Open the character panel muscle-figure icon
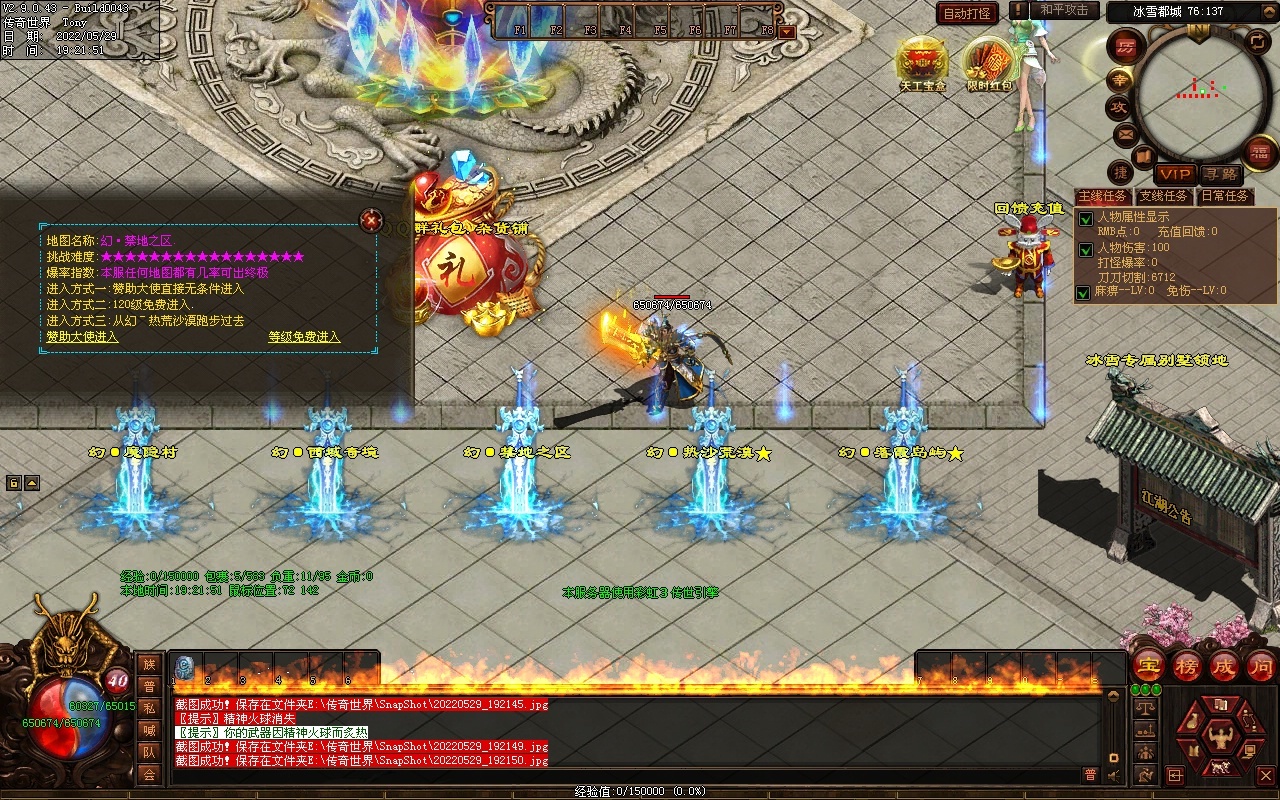This screenshot has width=1280, height=800. point(1220,737)
